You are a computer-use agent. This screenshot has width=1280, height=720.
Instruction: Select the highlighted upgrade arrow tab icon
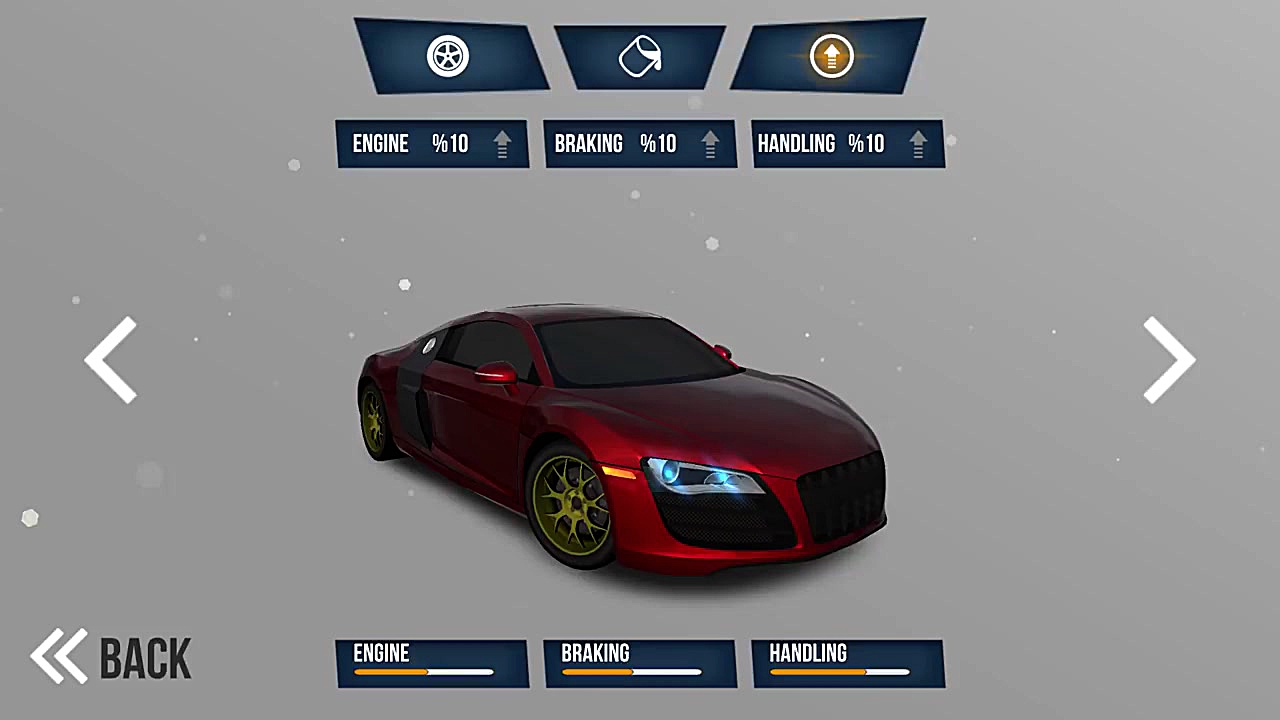tap(831, 56)
